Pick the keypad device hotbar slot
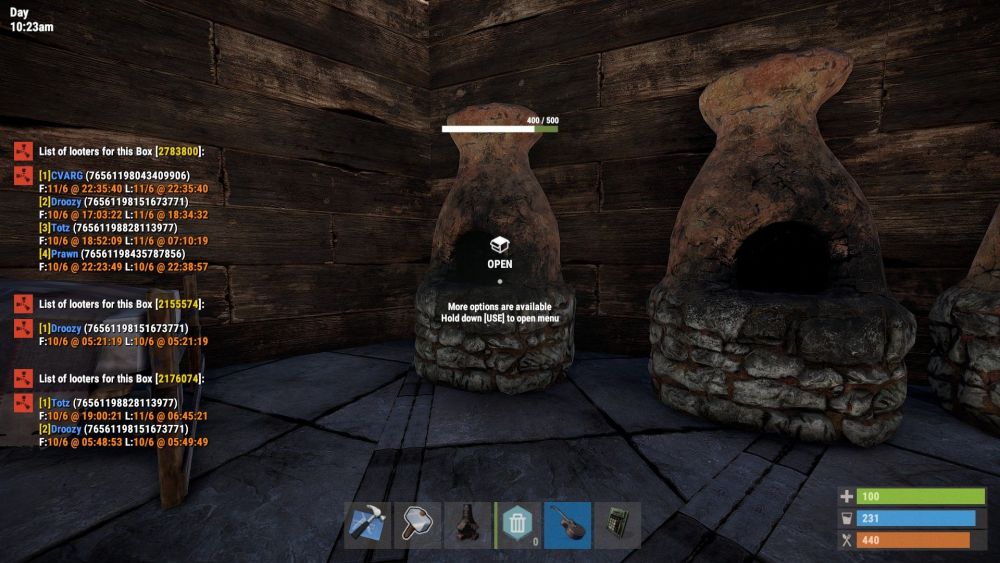Screen dimensions: 1000x563 point(617,524)
